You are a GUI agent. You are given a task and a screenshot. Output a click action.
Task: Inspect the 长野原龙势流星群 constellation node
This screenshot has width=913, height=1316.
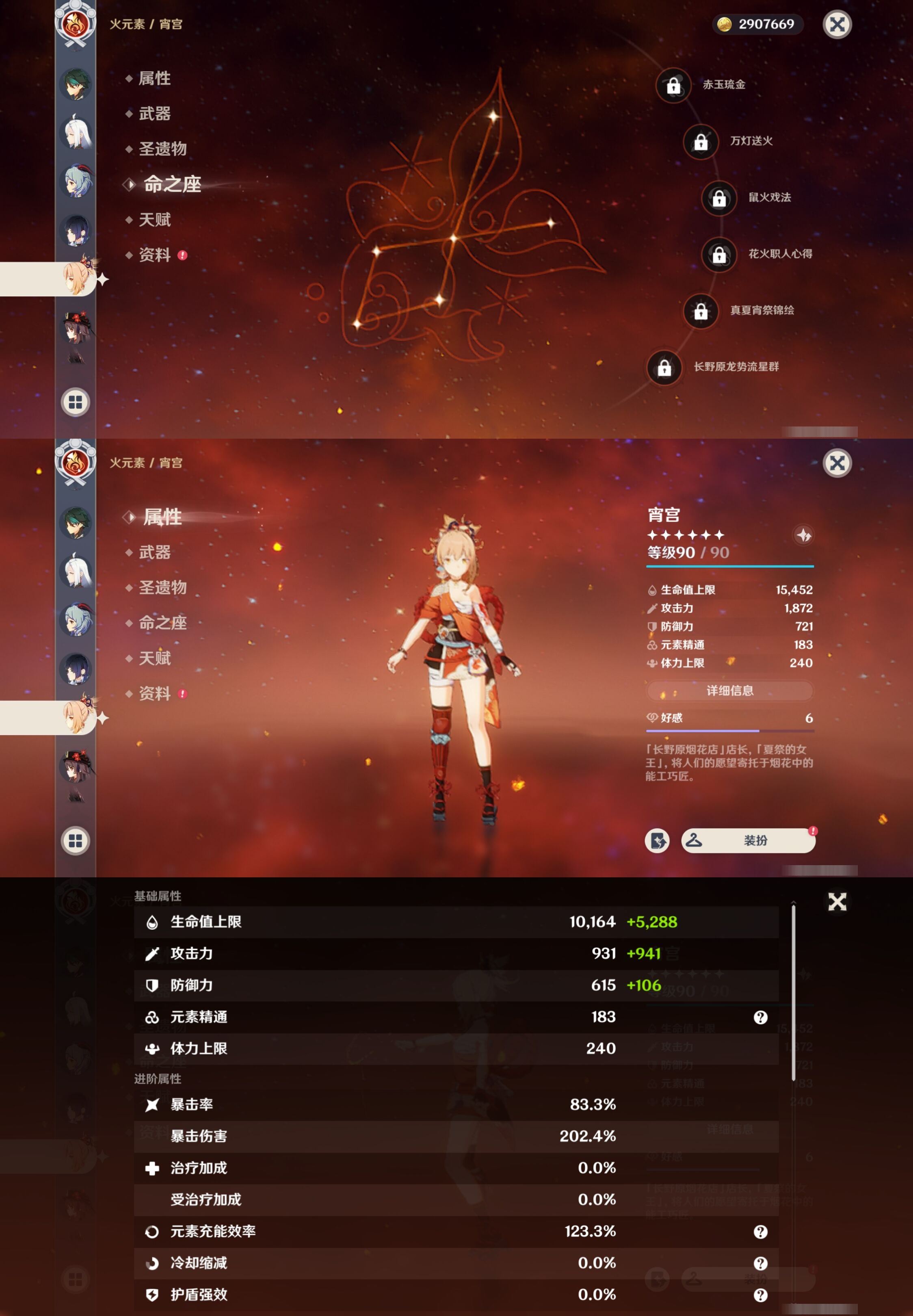click(664, 368)
